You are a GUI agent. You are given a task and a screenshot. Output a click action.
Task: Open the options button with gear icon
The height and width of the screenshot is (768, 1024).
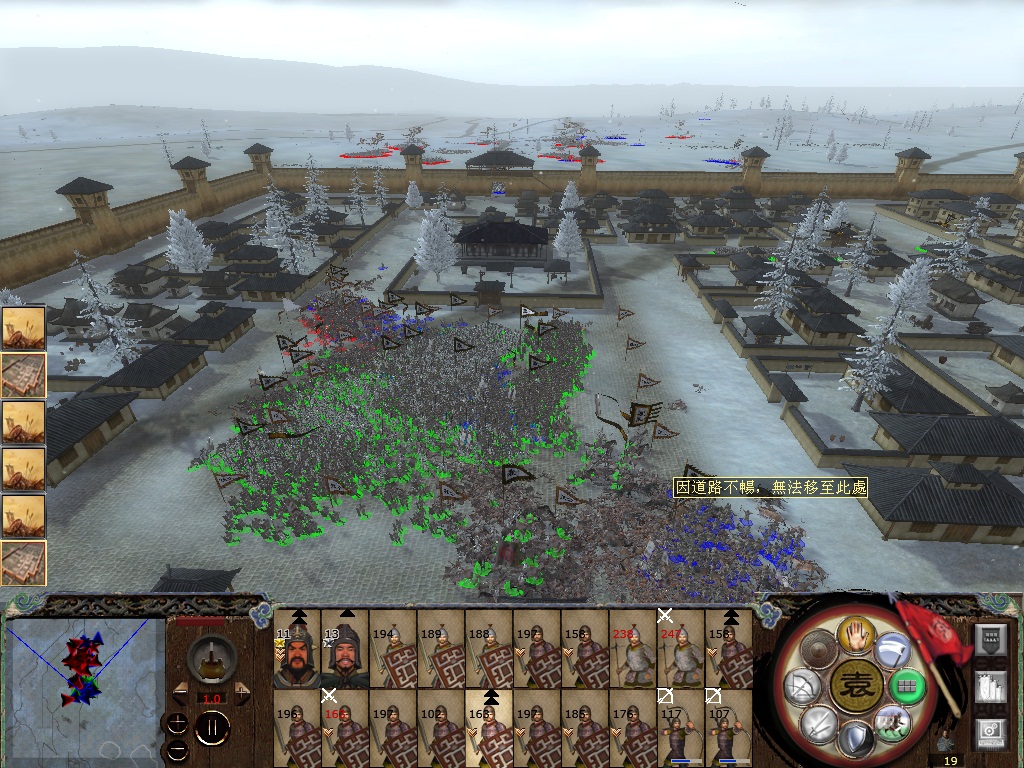[x=990, y=732]
